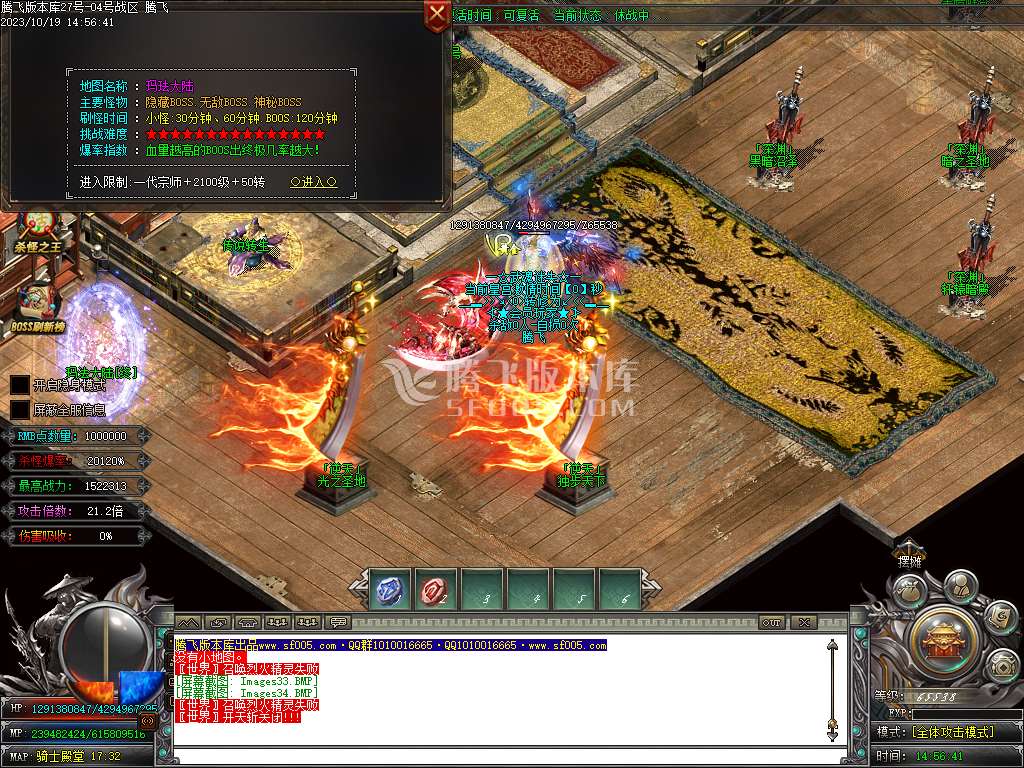Open the skill book icon
Image resolution: width=1024 pixels, height=768 pixels.
(x=1000, y=618)
